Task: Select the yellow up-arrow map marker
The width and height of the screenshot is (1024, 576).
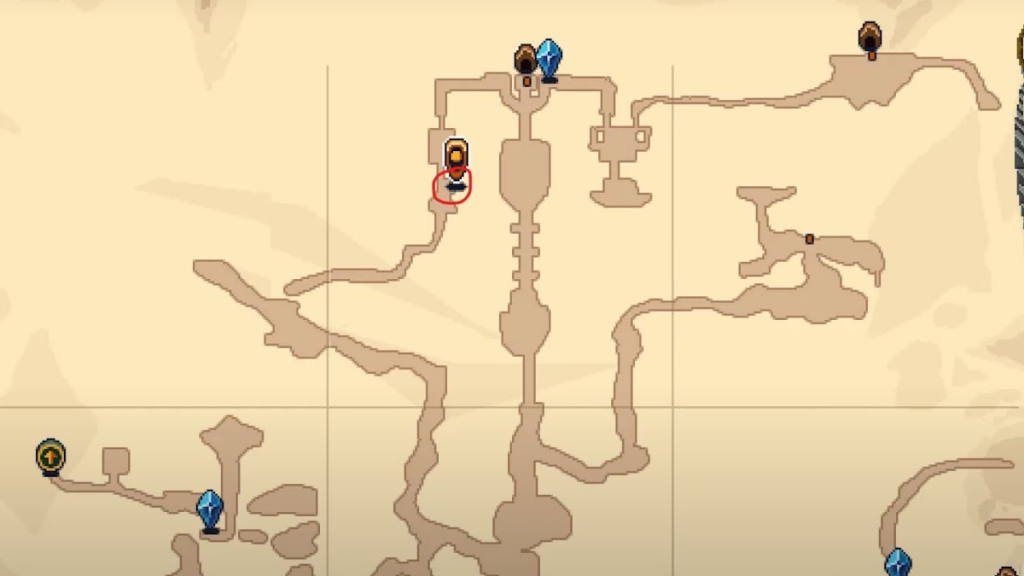Action: pyautogui.click(x=50, y=457)
